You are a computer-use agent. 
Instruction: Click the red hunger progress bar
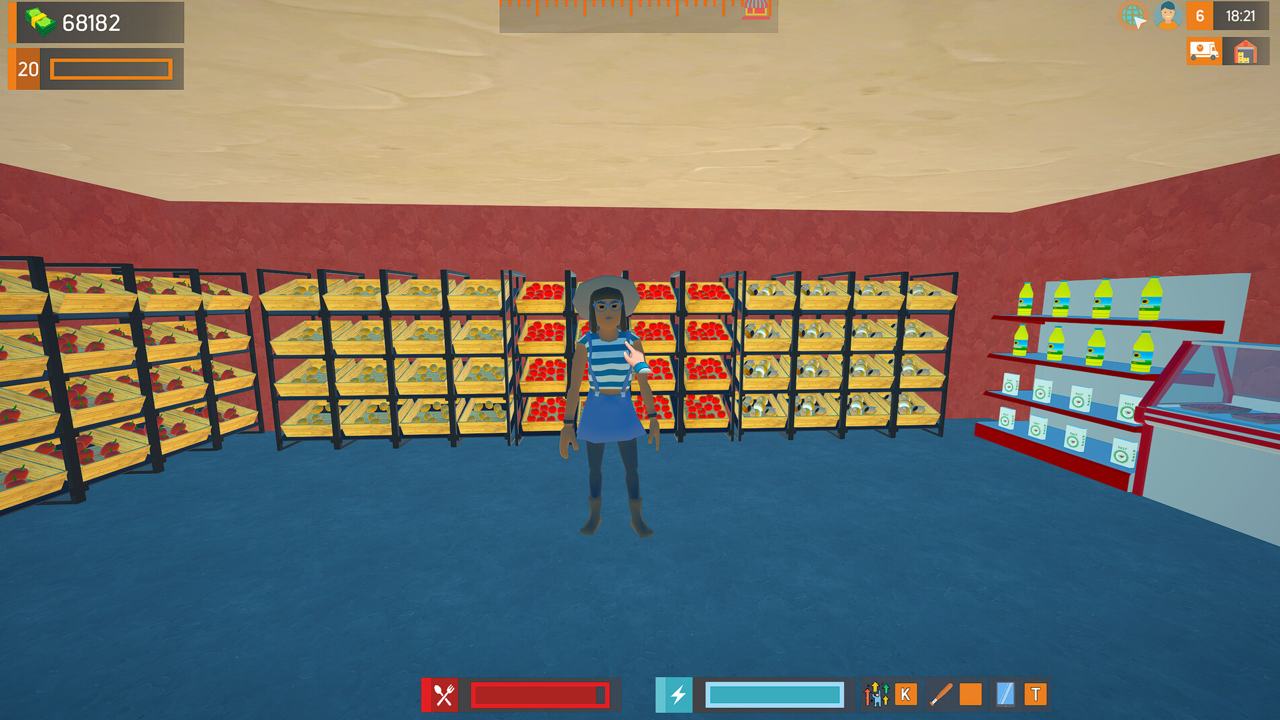[538, 693]
